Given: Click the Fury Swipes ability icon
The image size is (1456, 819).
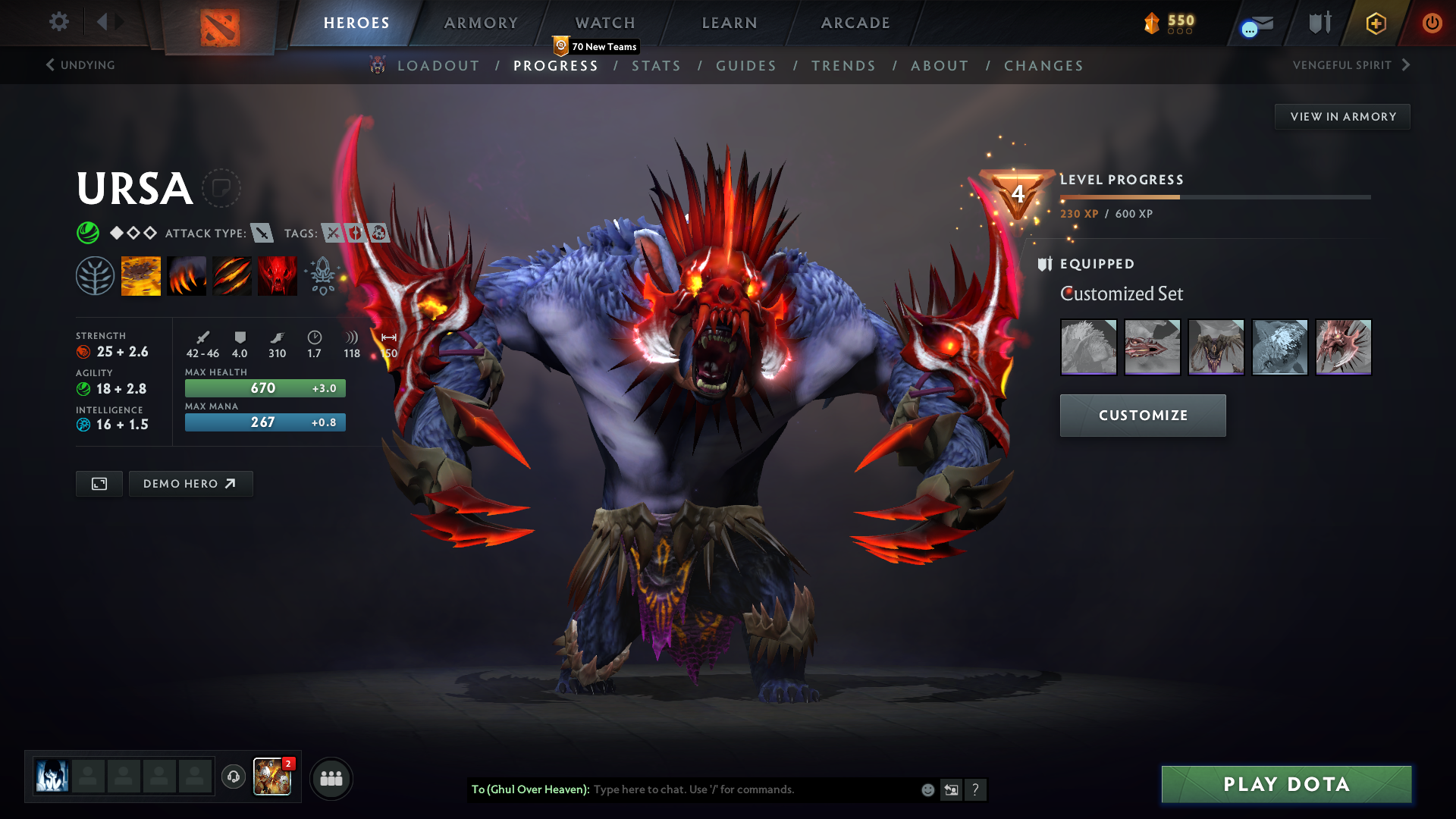Looking at the screenshot, I should [x=232, y=275].
